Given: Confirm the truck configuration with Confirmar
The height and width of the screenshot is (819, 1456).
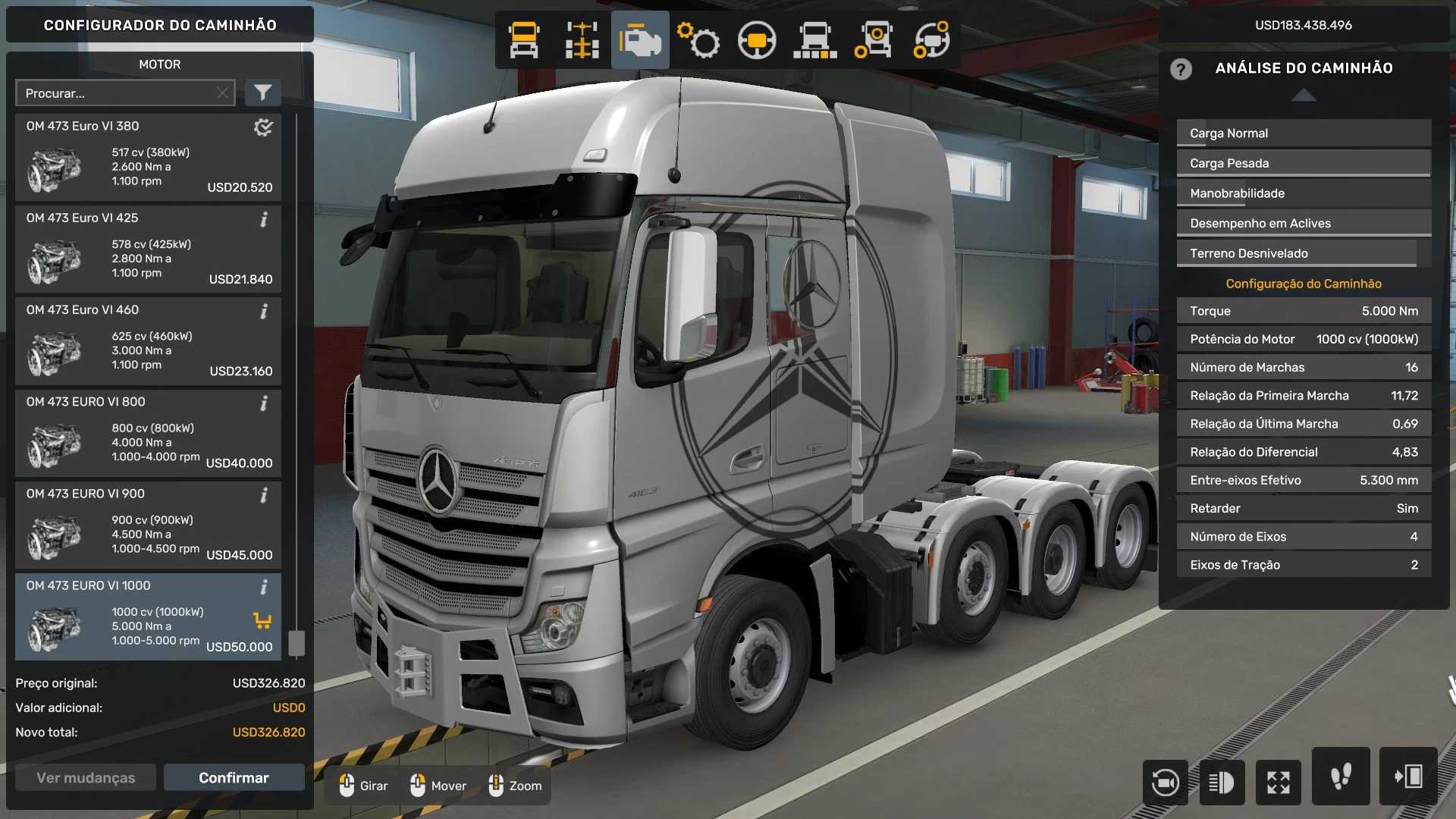Looking at the screenshot, I should point(234,777).
